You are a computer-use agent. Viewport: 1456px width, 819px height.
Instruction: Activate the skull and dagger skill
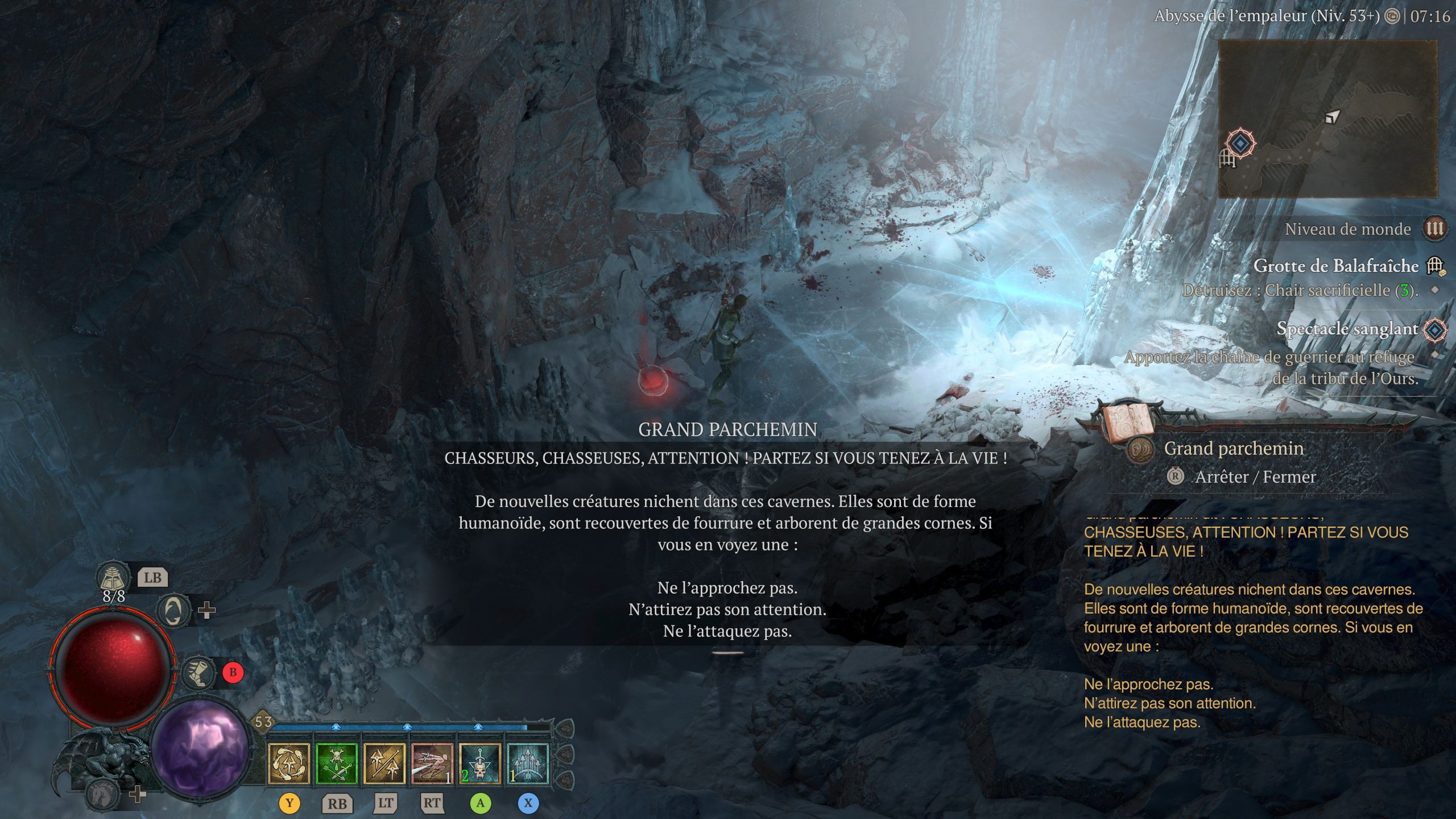pyautogui.click(x=480, y=763)
